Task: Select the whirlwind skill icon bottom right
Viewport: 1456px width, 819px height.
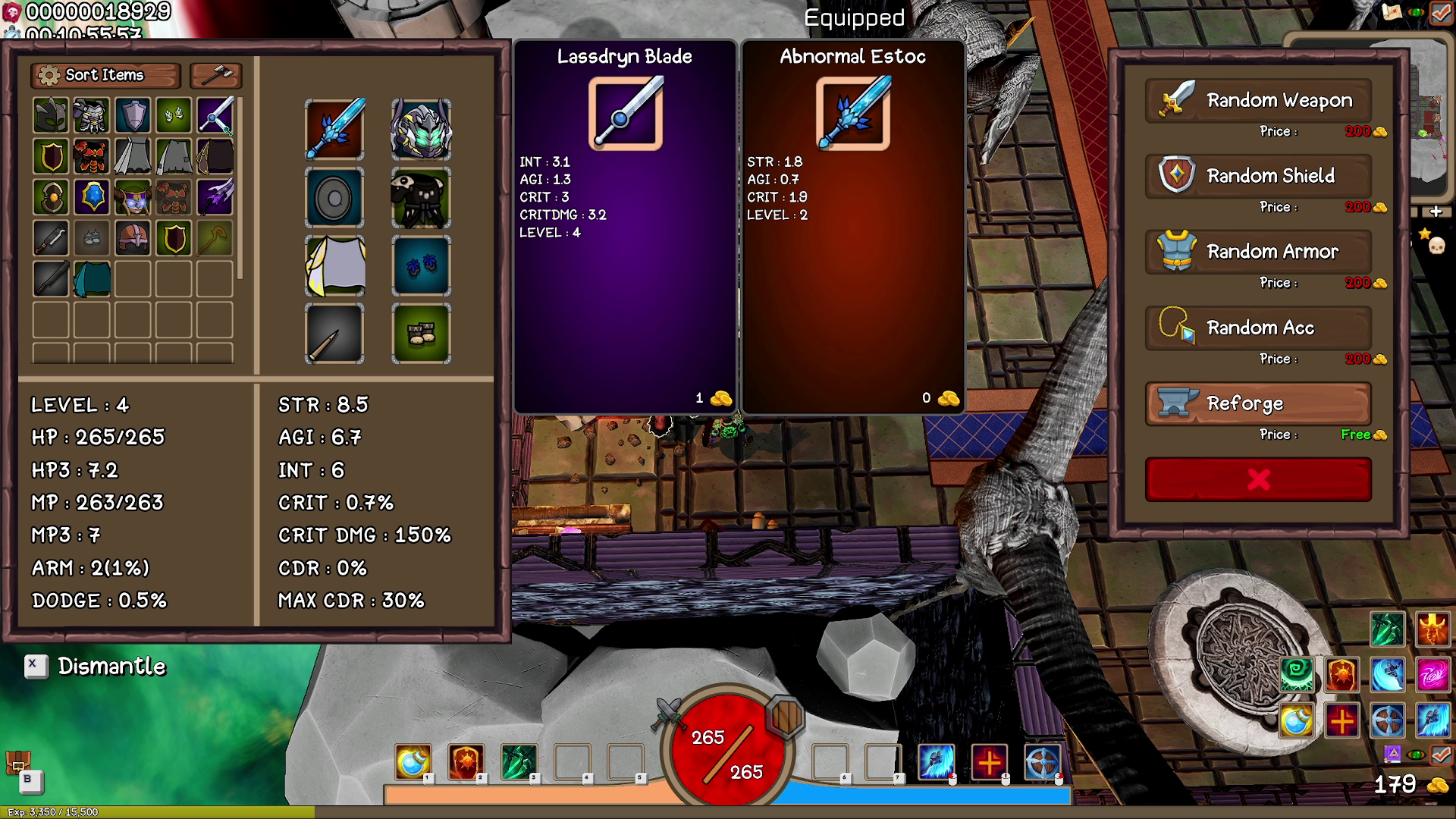Action: click(x=1433, y=675)
